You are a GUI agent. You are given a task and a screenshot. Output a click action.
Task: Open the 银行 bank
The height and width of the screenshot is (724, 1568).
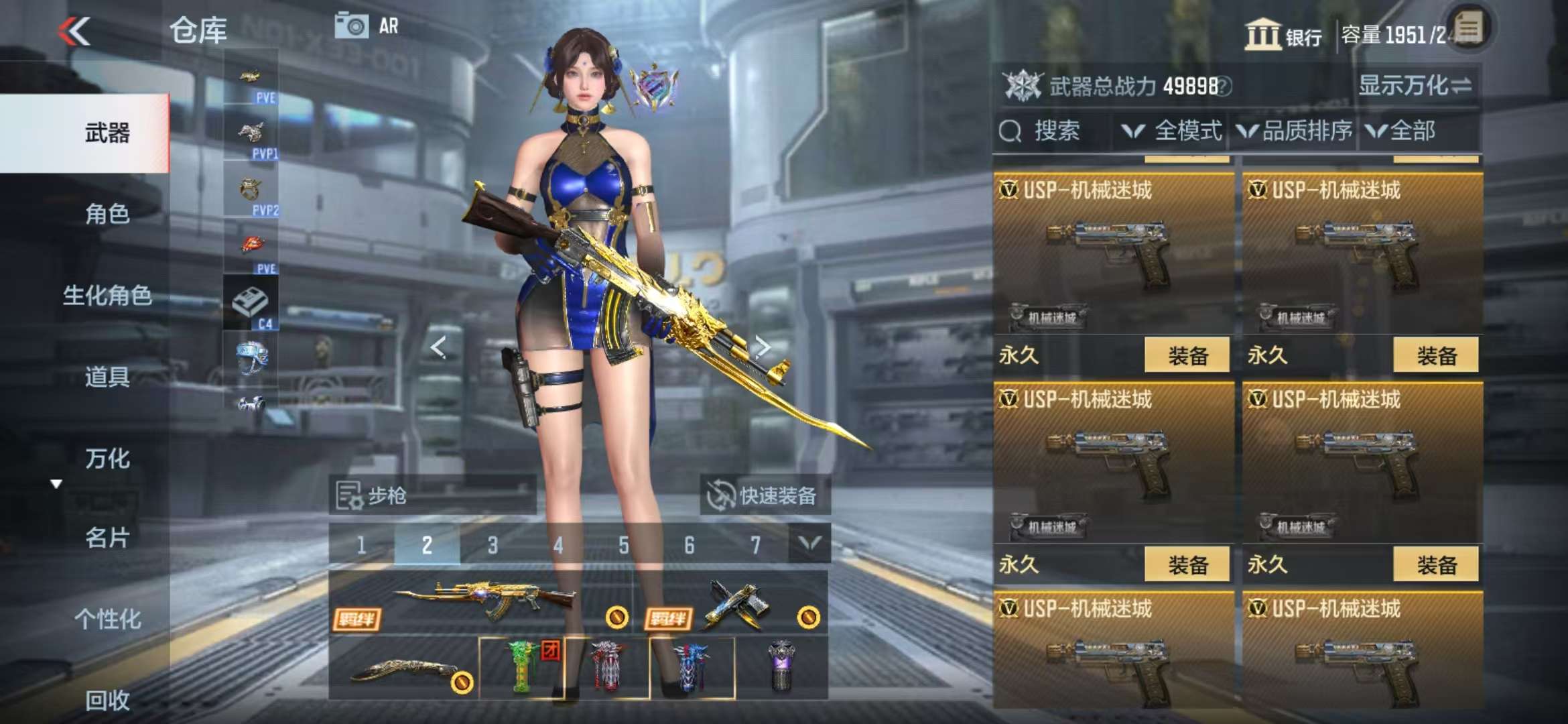tap(1283, 35)
